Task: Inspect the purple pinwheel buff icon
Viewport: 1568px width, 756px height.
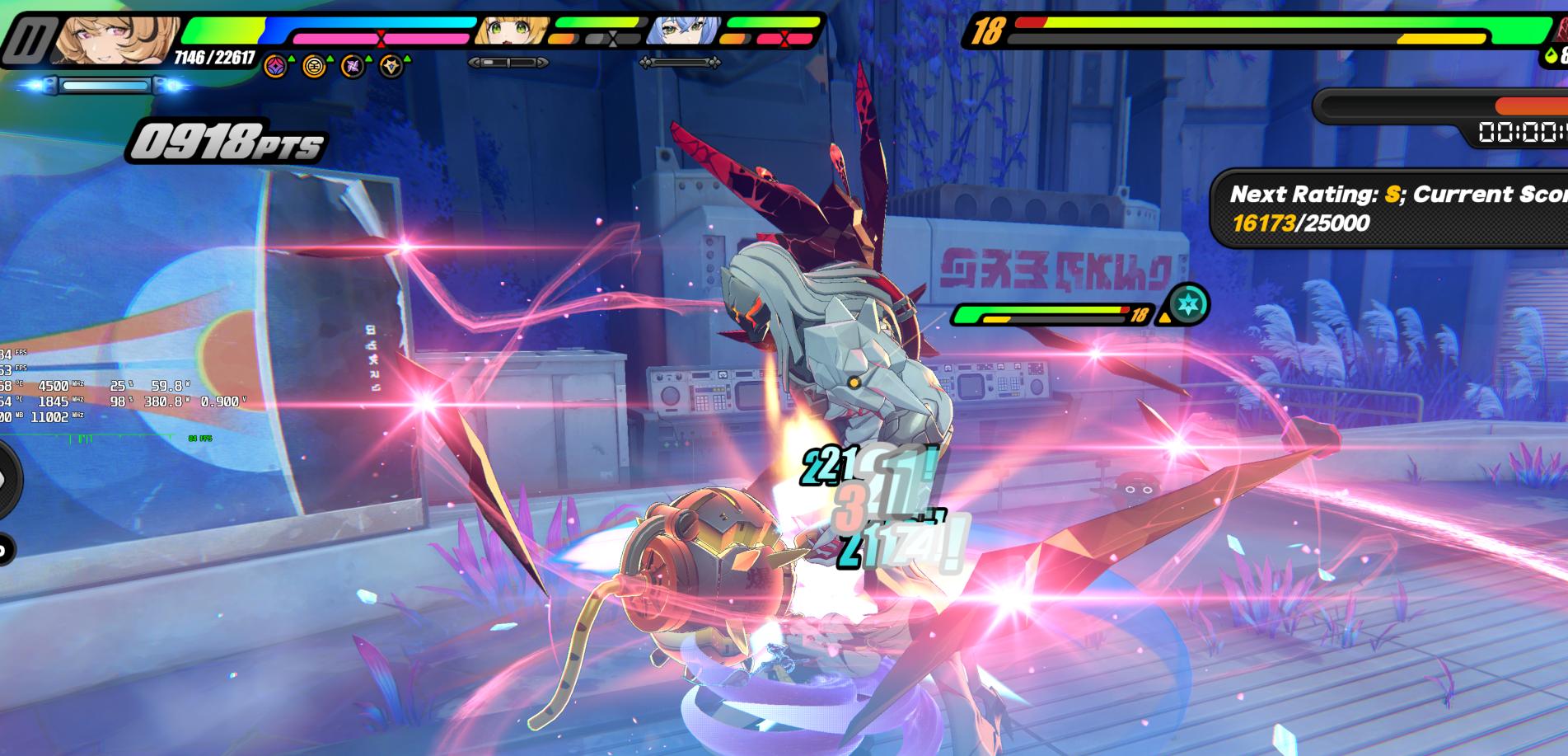Action: click(x=353, y=66)
